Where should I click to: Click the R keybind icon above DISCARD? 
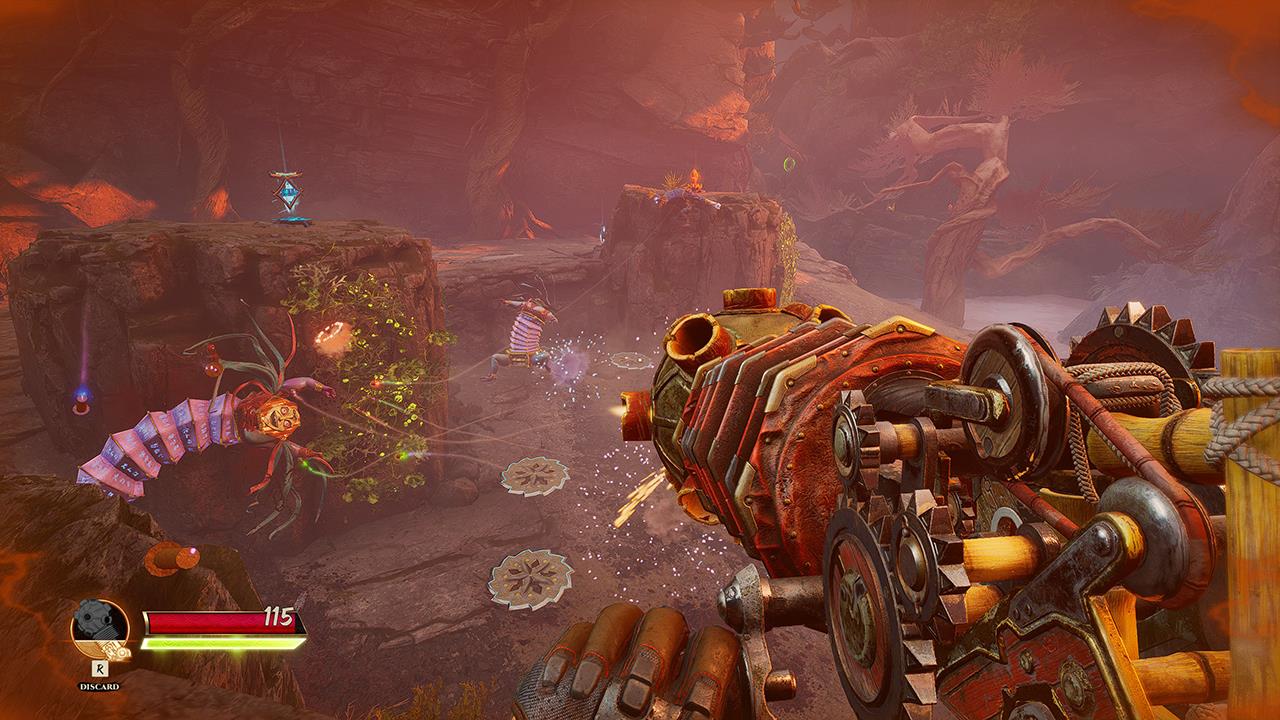(x=99, y=668)
